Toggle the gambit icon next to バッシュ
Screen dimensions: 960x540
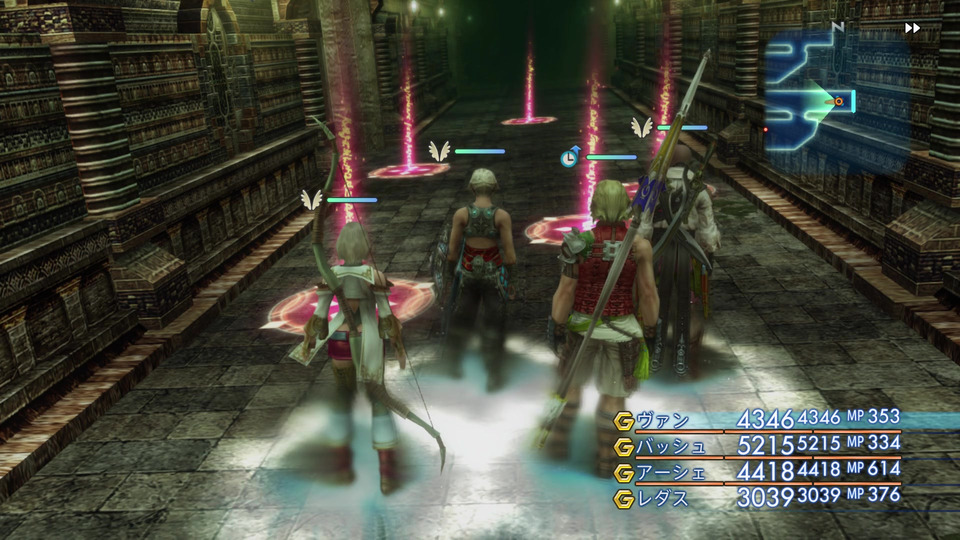click(x=624, y=446)
